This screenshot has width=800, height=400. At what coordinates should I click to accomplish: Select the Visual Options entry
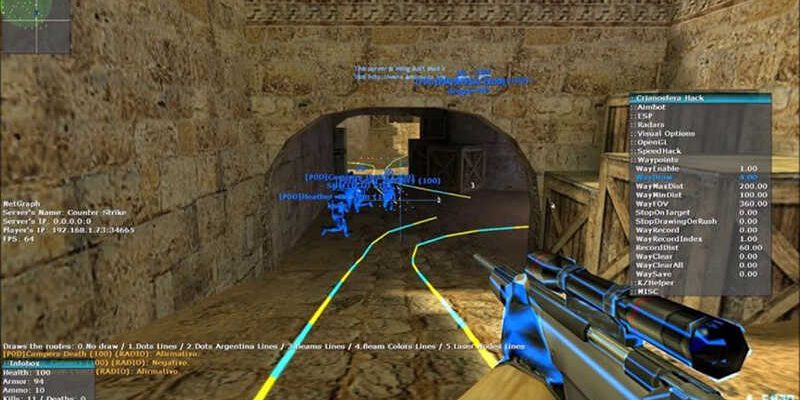pos(665,134)
